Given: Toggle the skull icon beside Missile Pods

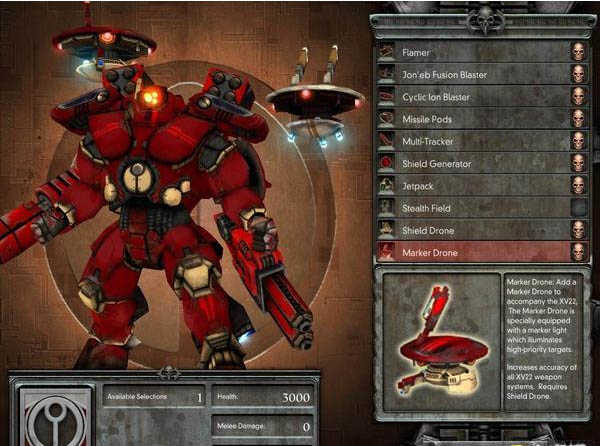Looking at the screenshot, I should (x=580, y=119).
